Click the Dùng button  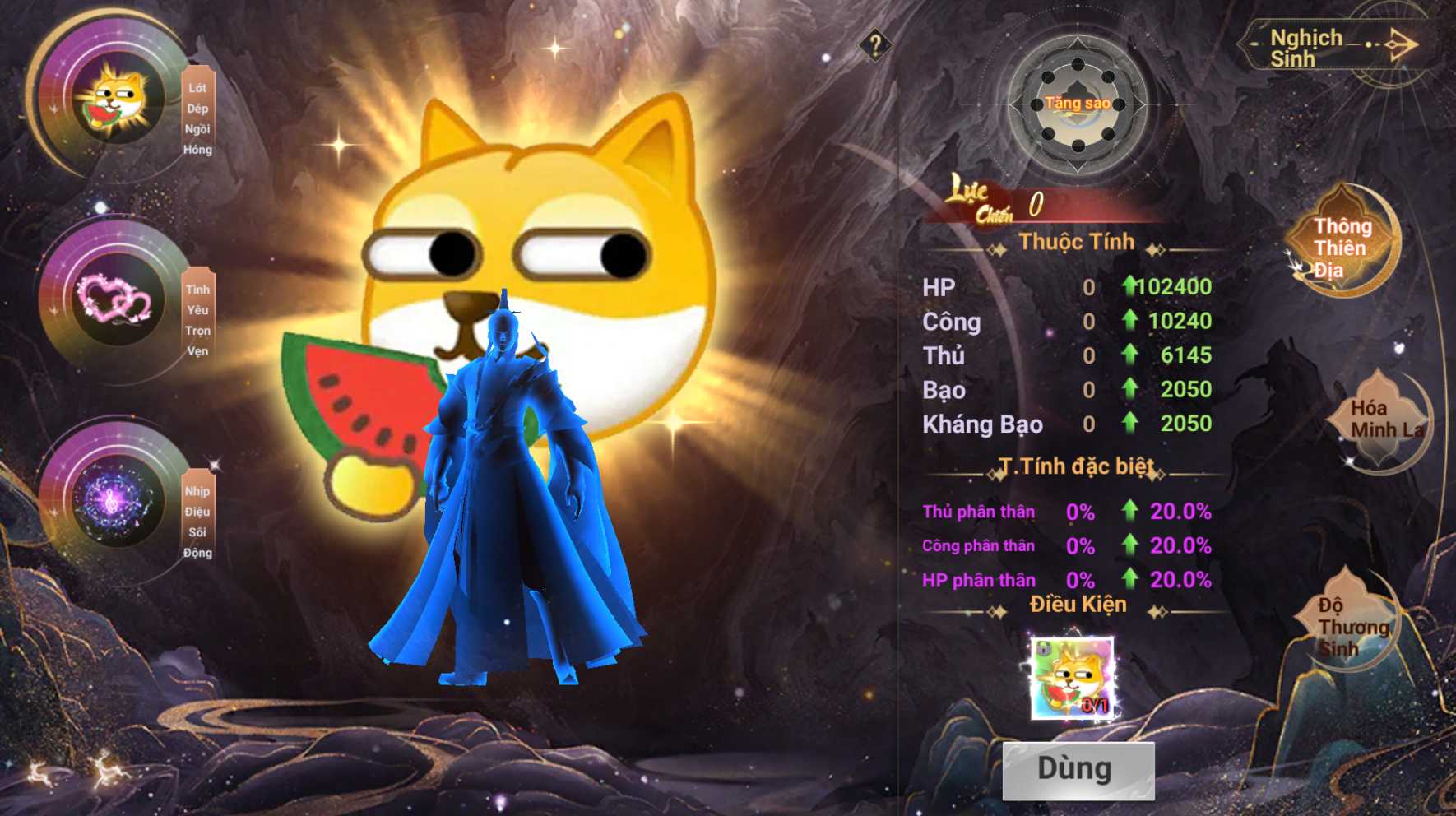click(1078, 770)
